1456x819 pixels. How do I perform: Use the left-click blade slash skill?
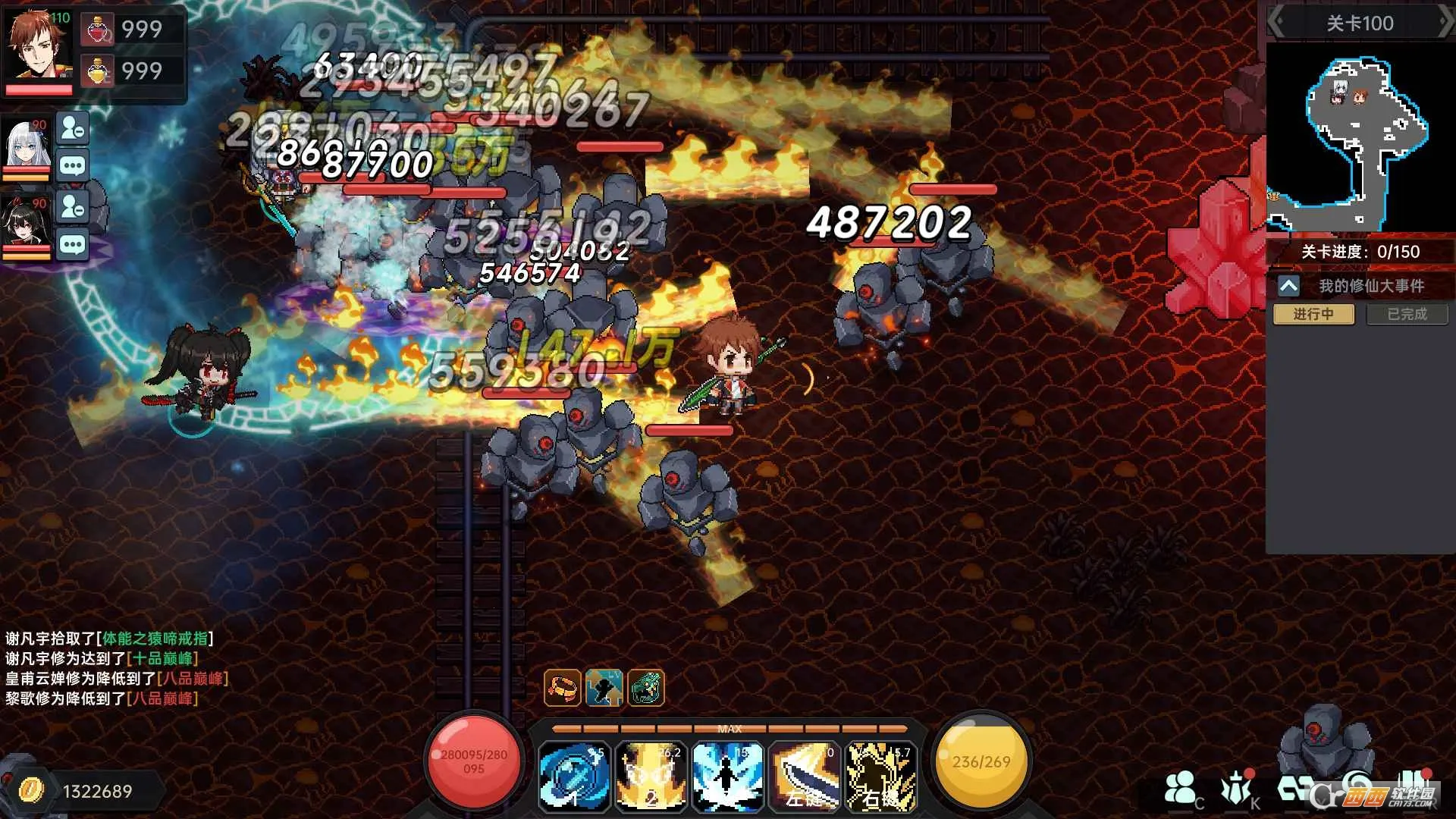coord(804,777)
